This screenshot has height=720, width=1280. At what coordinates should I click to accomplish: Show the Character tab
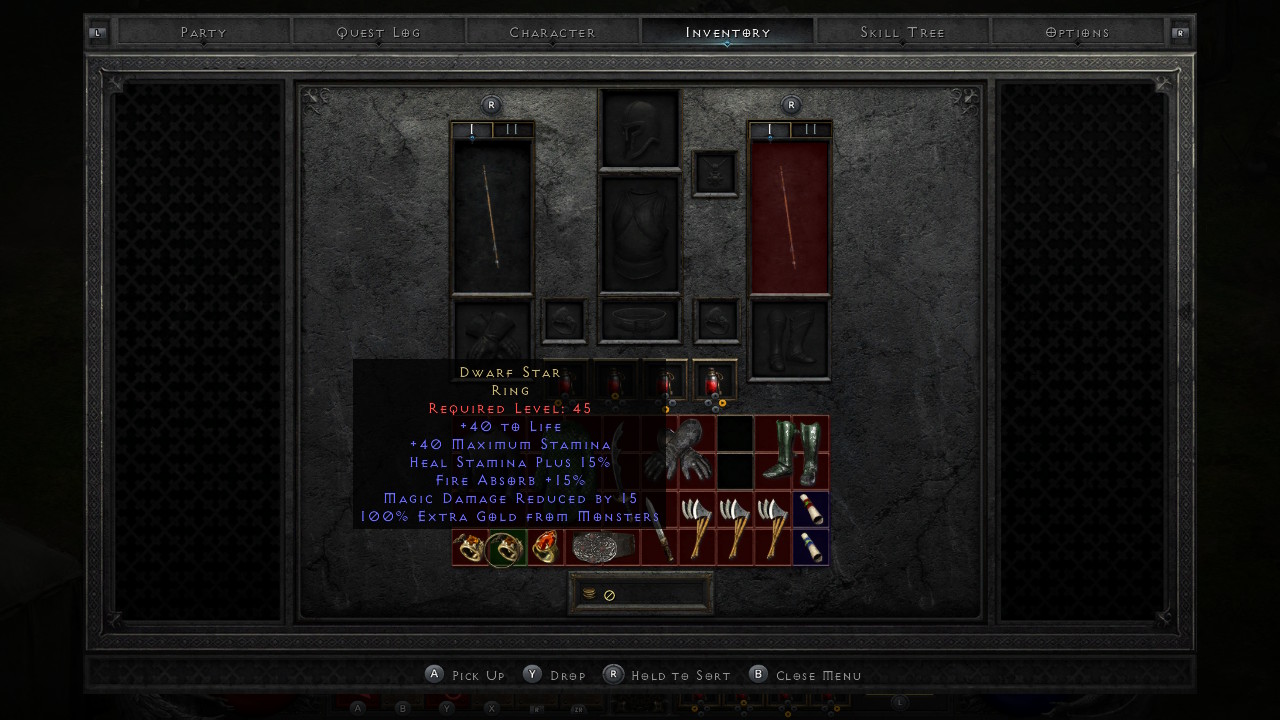(x=552, y=33)
